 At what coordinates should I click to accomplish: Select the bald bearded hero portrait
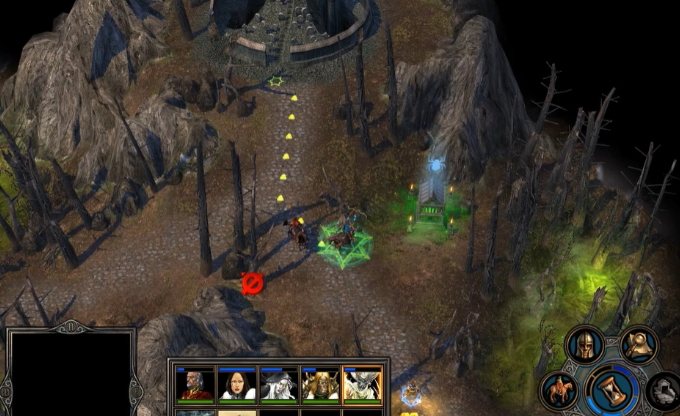click(196, 384)
